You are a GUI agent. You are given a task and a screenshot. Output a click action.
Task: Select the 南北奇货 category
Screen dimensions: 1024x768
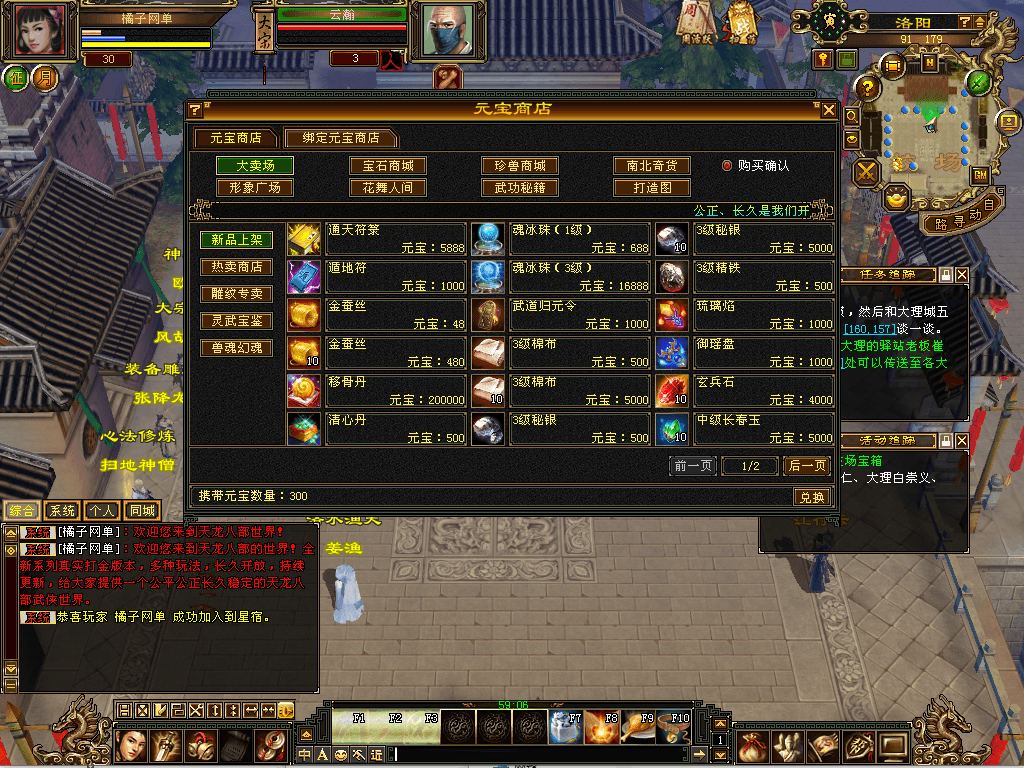pyautogui.click(x=652, y=166)
